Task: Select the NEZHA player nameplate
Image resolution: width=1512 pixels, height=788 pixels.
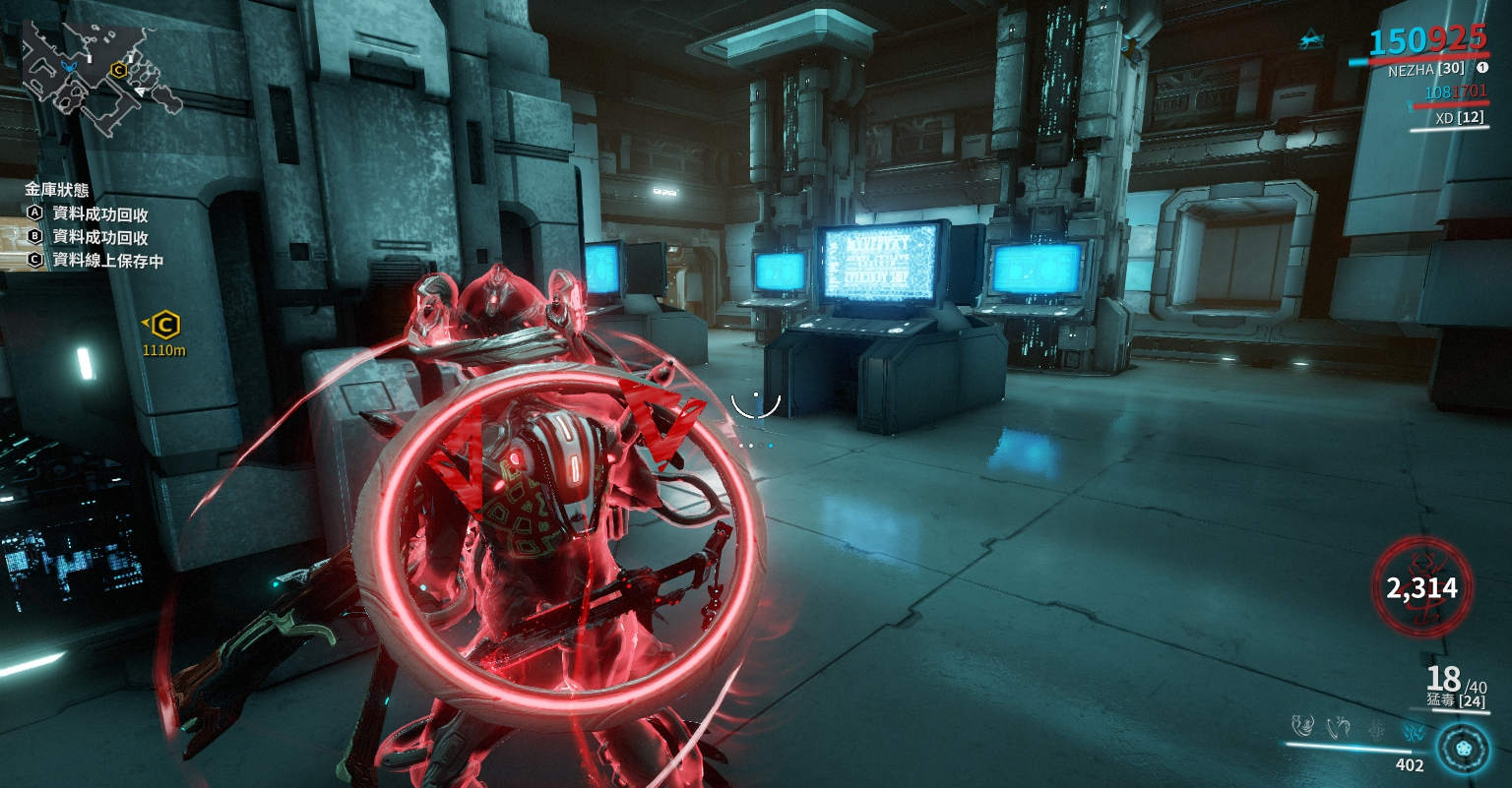Action: point(1425,70)
